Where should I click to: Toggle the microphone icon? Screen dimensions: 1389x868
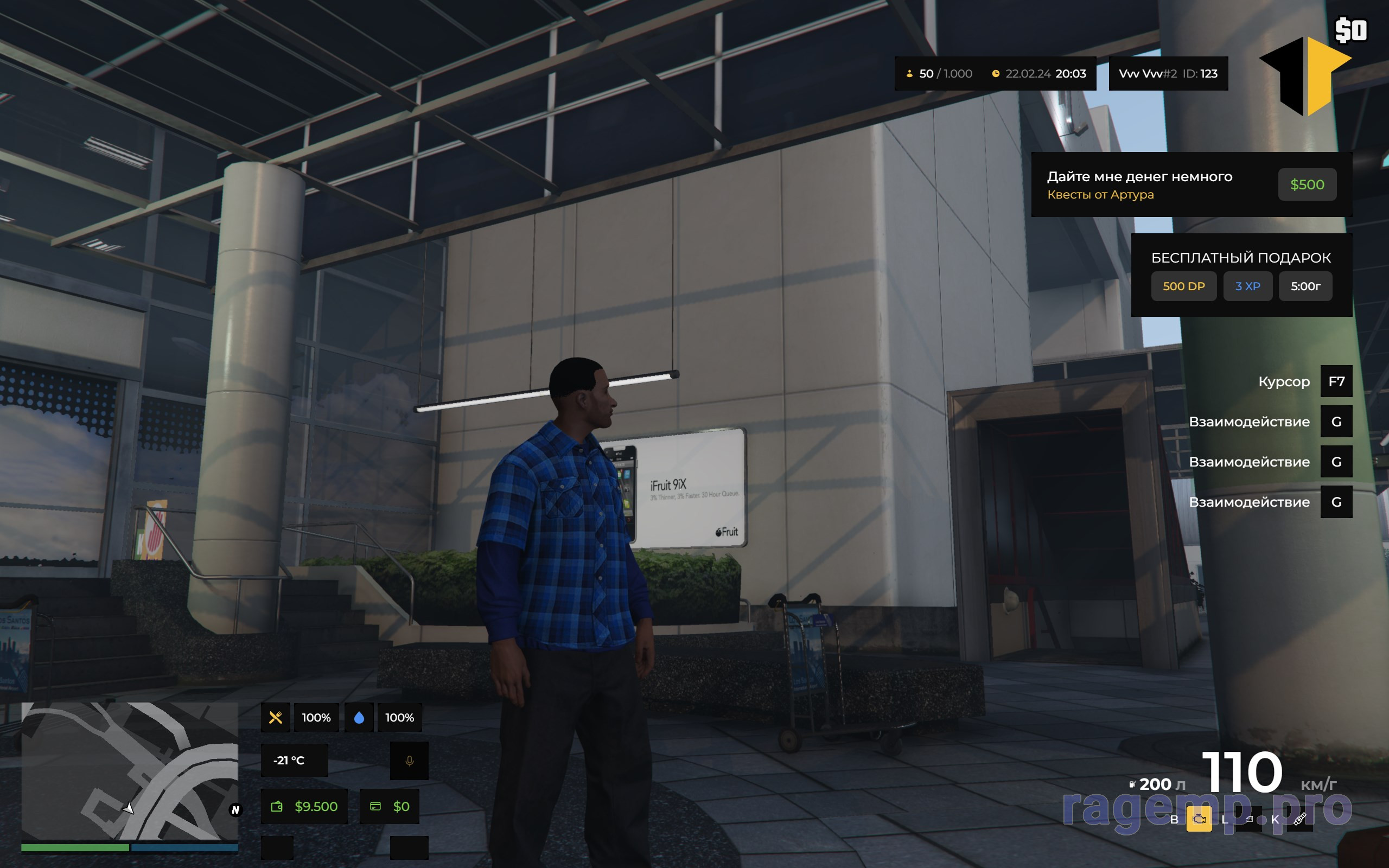coord(409,761)
